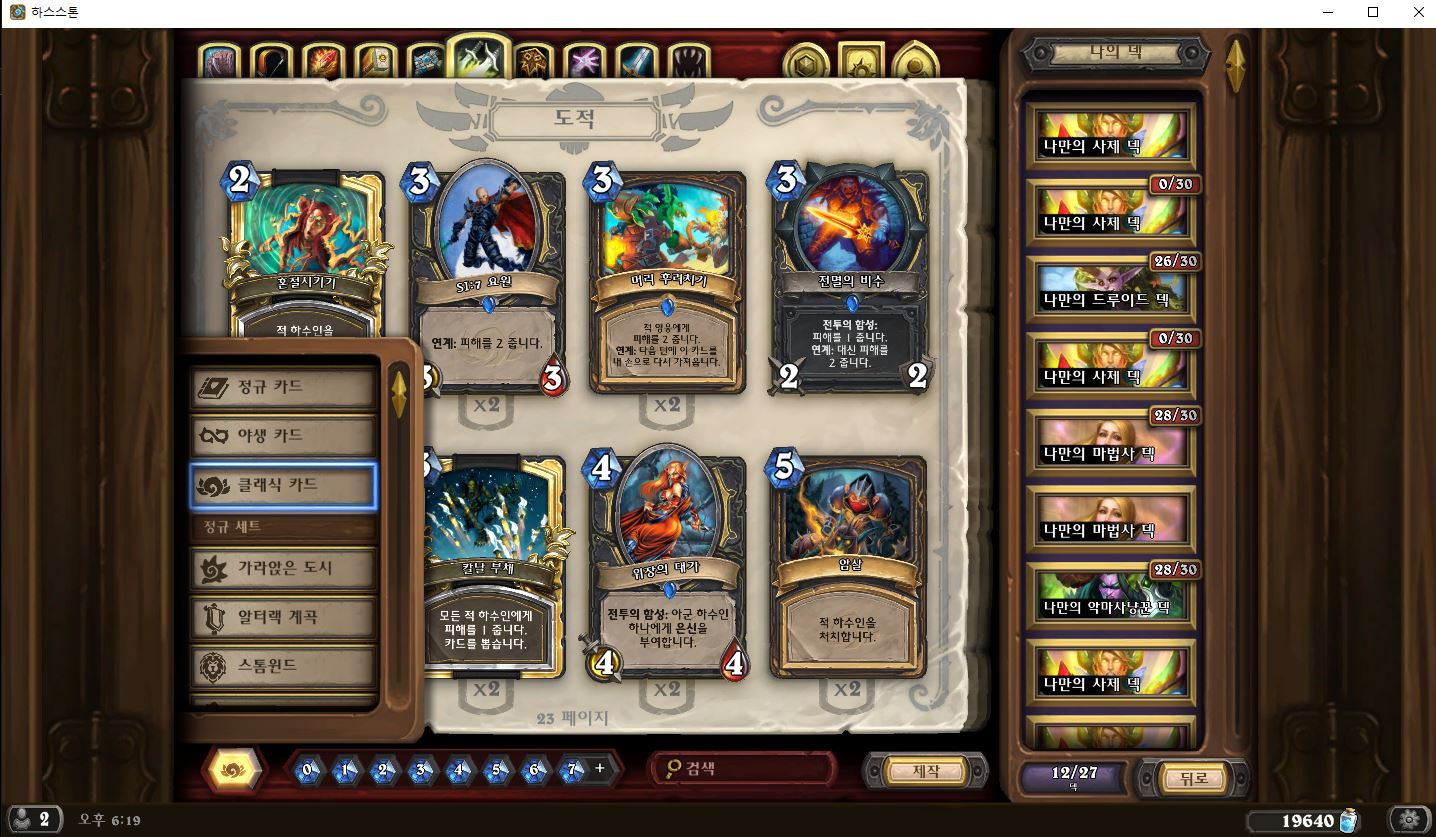
Task: Select the 클래식 카드 filter option
Action: pyautogui.click(x=283, y=485)
